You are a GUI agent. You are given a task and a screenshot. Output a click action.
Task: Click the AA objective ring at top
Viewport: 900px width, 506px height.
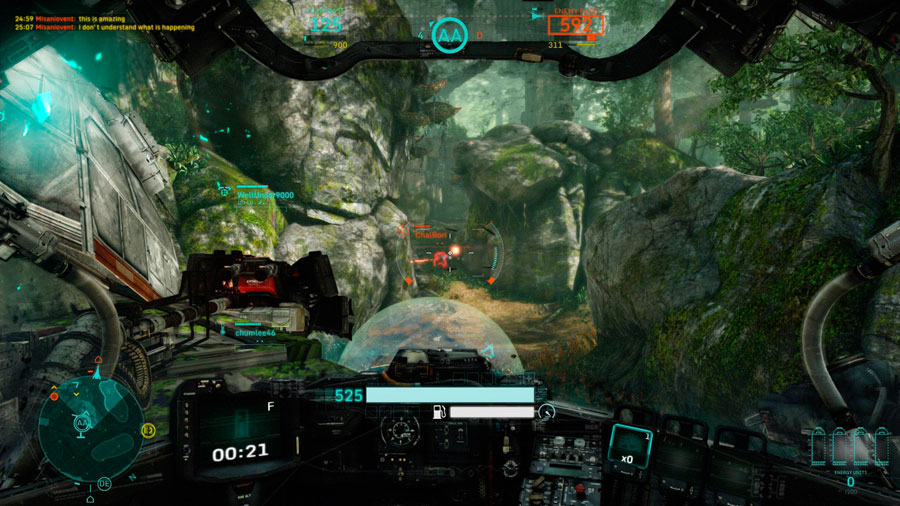[450, 36]
